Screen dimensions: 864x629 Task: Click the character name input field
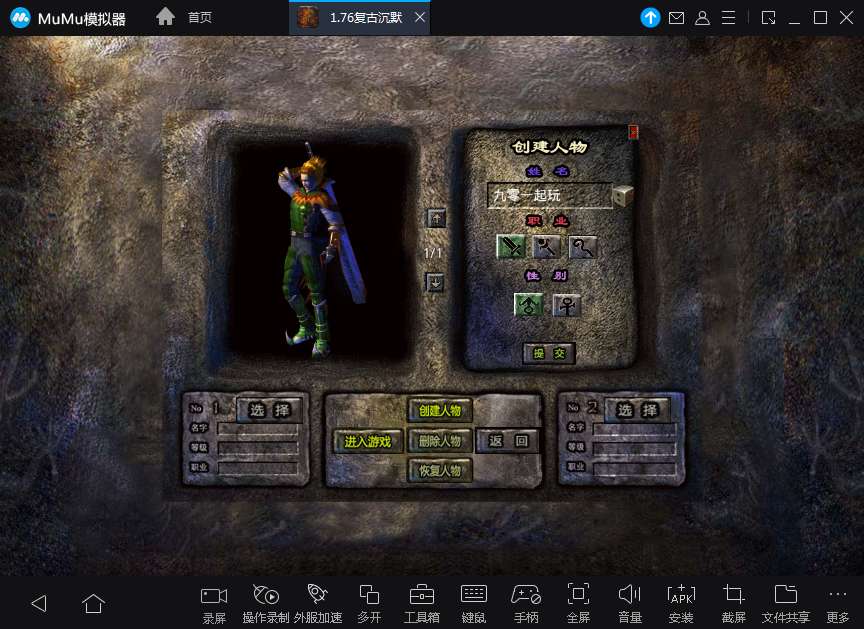coord(549,196)
